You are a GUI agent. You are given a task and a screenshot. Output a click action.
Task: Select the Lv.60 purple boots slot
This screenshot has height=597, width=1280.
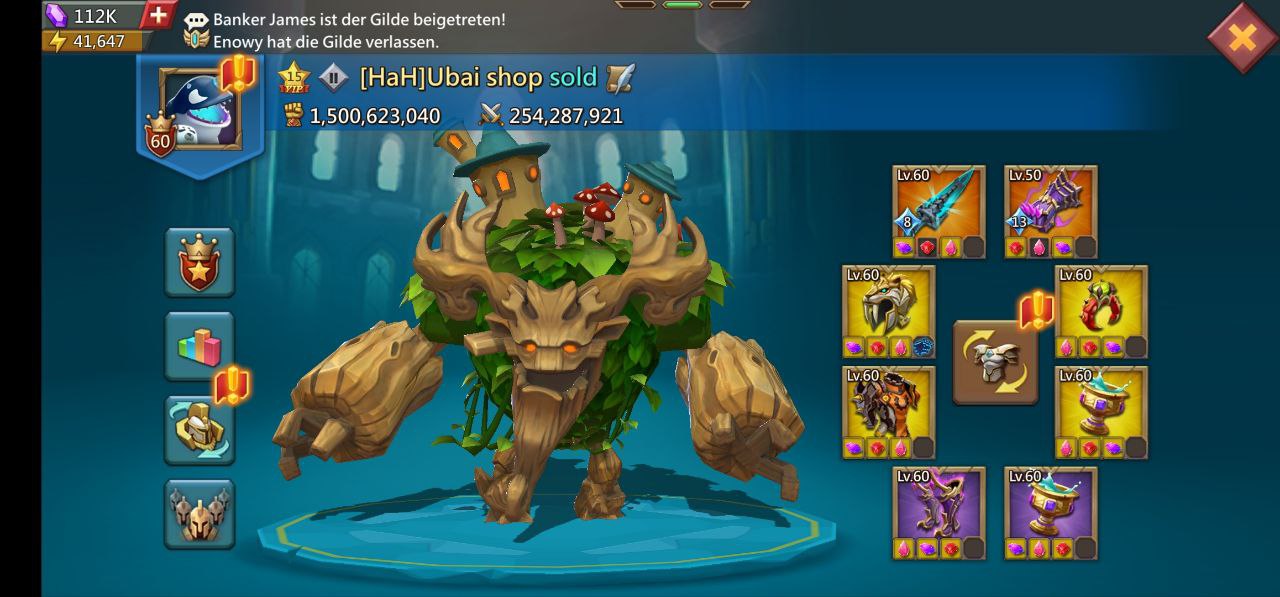[939, 512]
